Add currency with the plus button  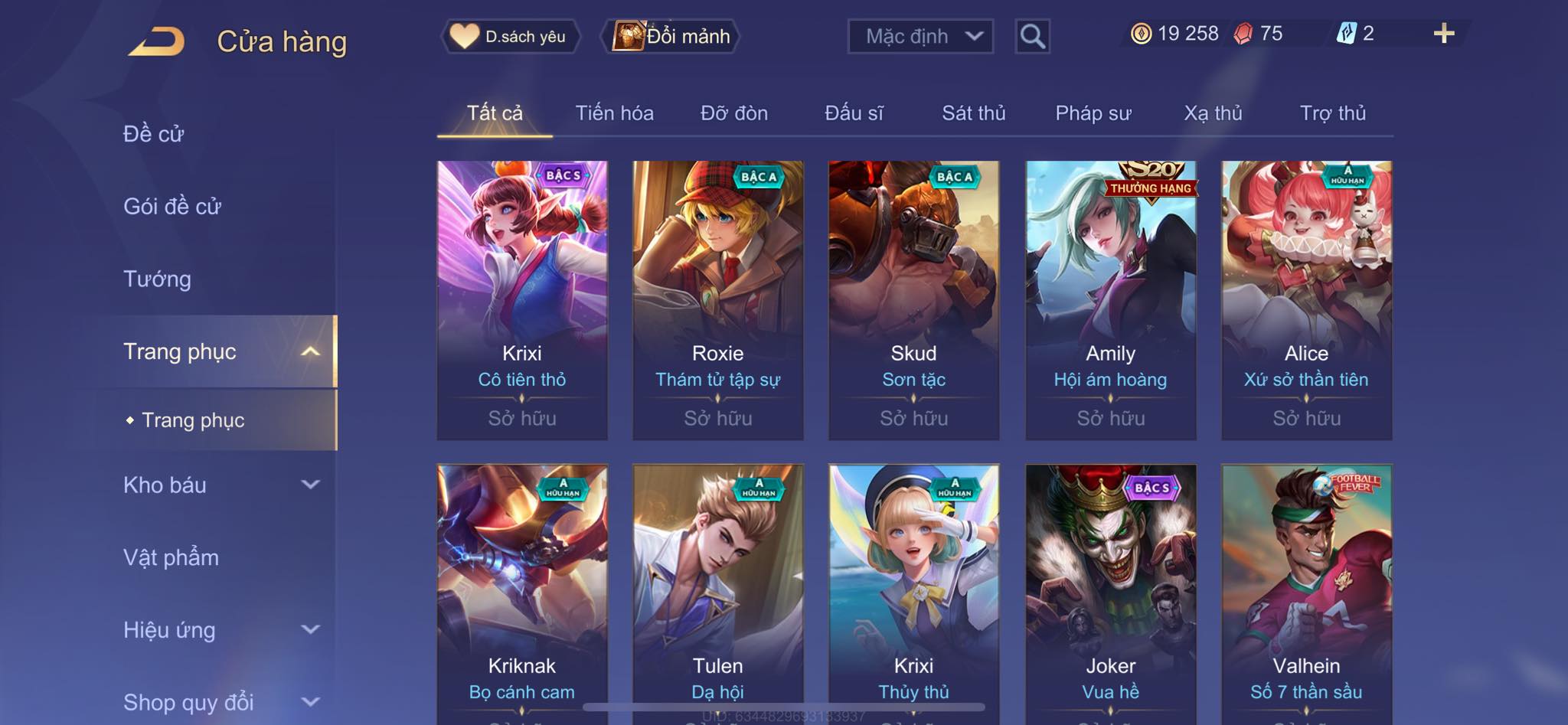coord(1443,34)
